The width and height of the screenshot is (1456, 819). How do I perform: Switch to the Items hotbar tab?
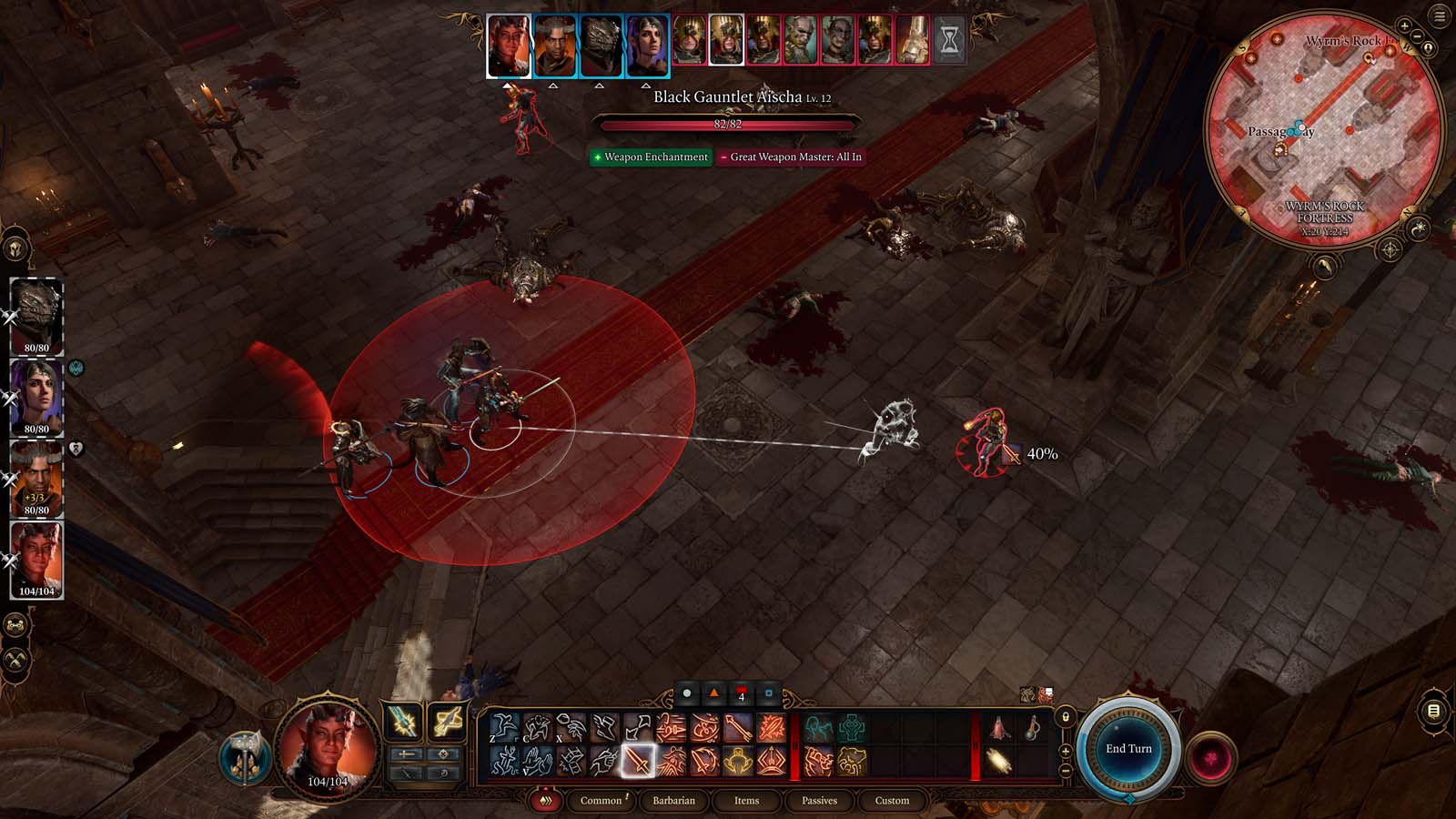746,801
